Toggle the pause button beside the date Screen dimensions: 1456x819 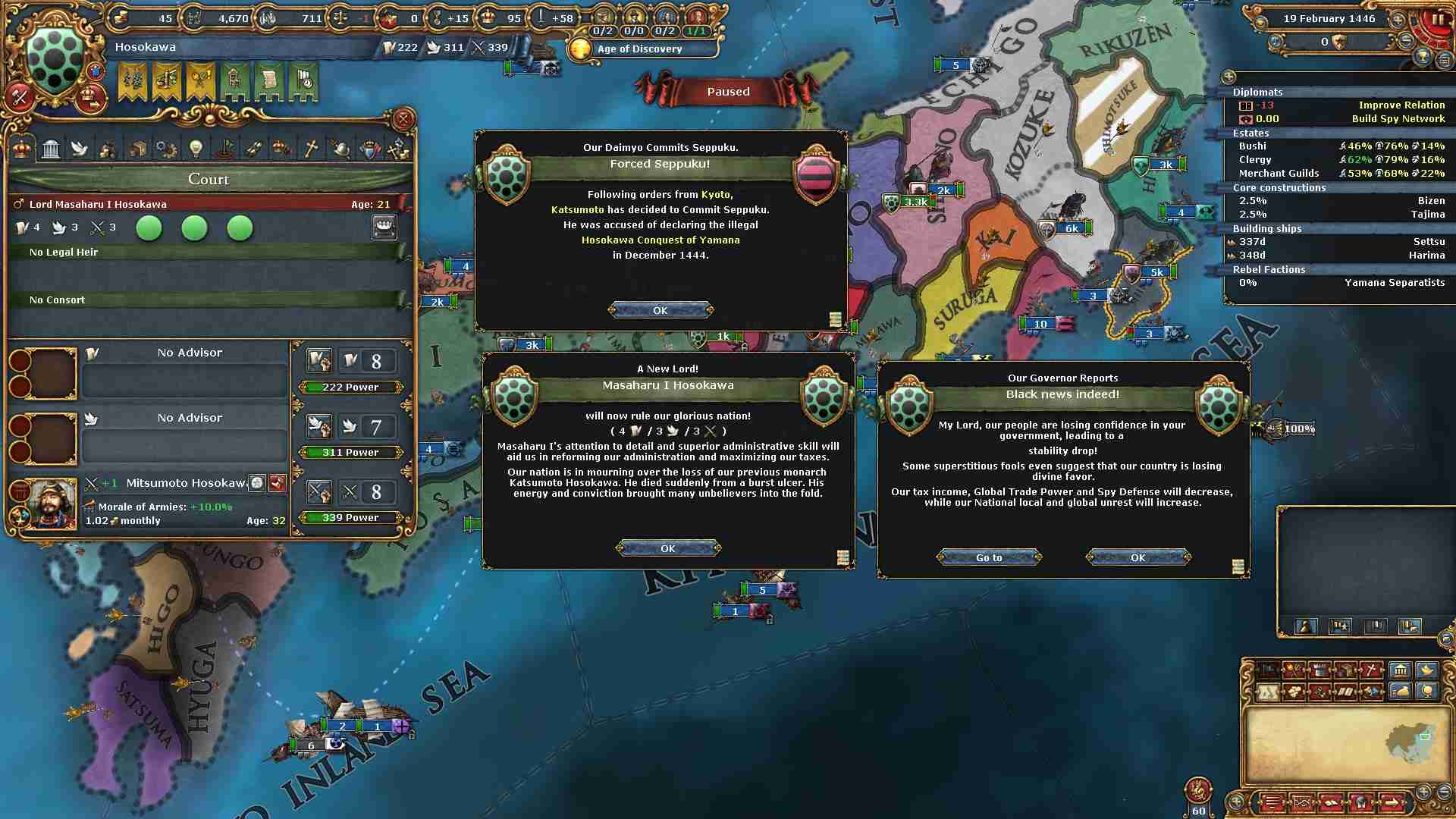(1438, 20)
